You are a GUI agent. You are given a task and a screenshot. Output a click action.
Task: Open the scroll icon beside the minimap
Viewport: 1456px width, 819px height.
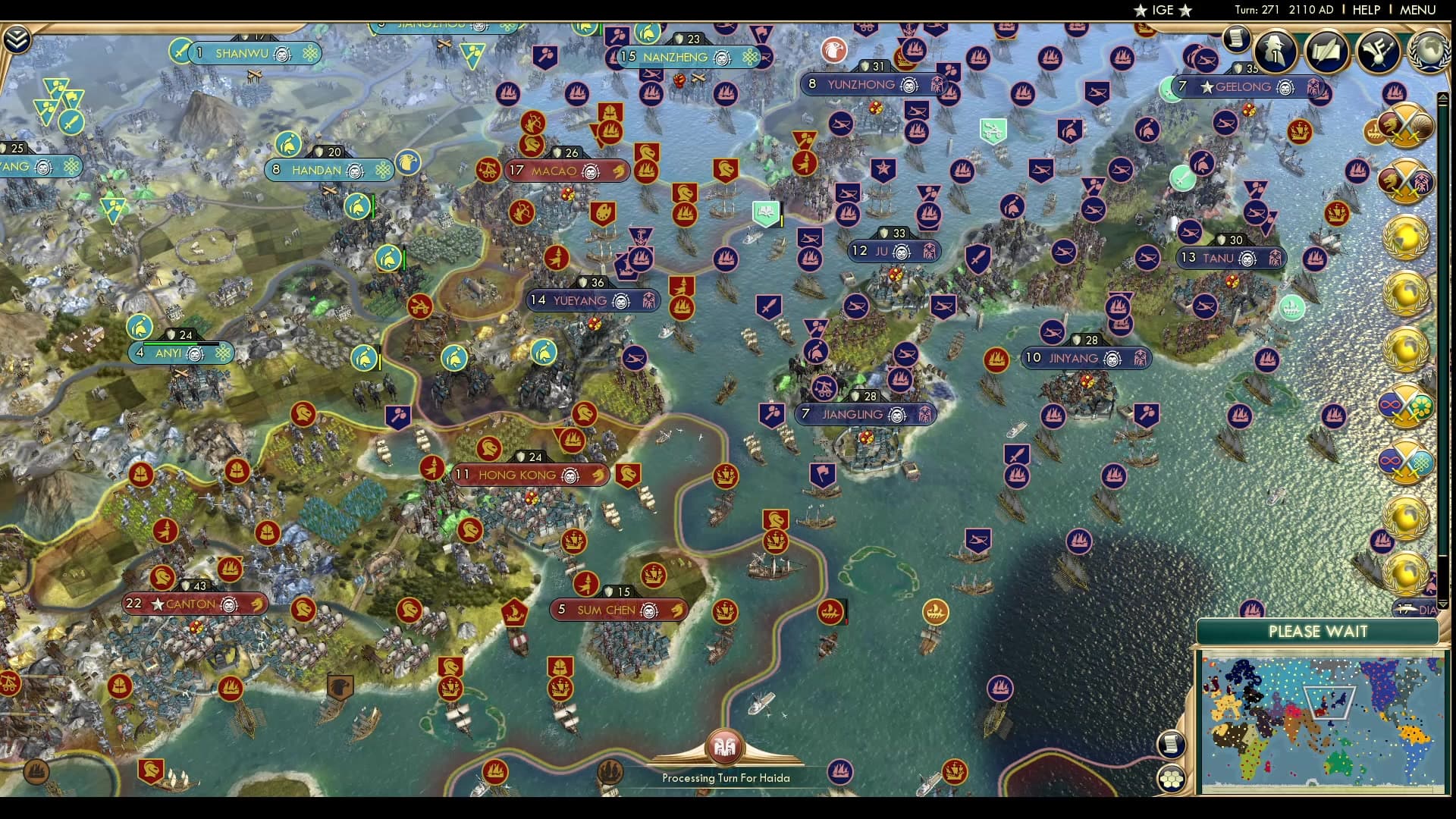[x=1172, y=743]
